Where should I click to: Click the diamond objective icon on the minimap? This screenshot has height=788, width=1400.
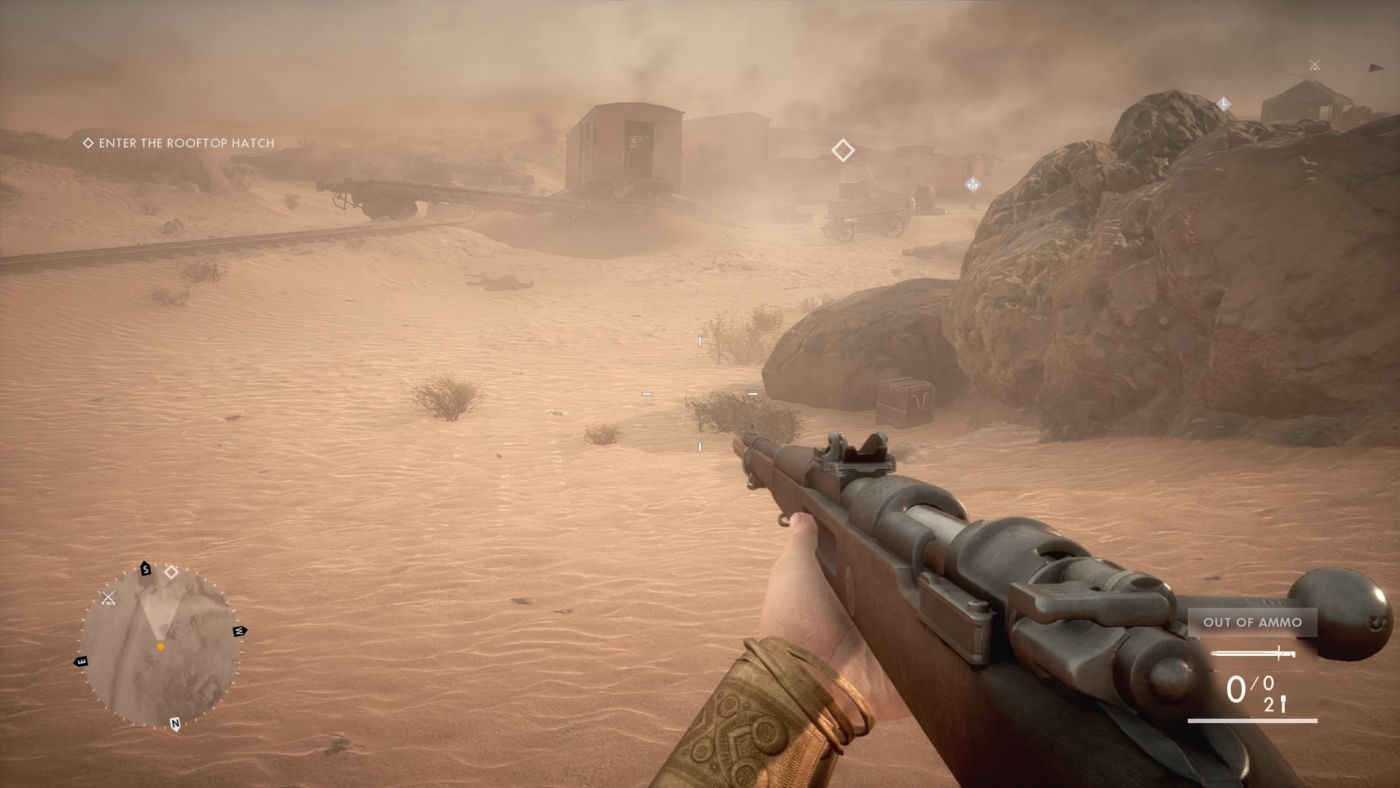click(x=171, y=572)
